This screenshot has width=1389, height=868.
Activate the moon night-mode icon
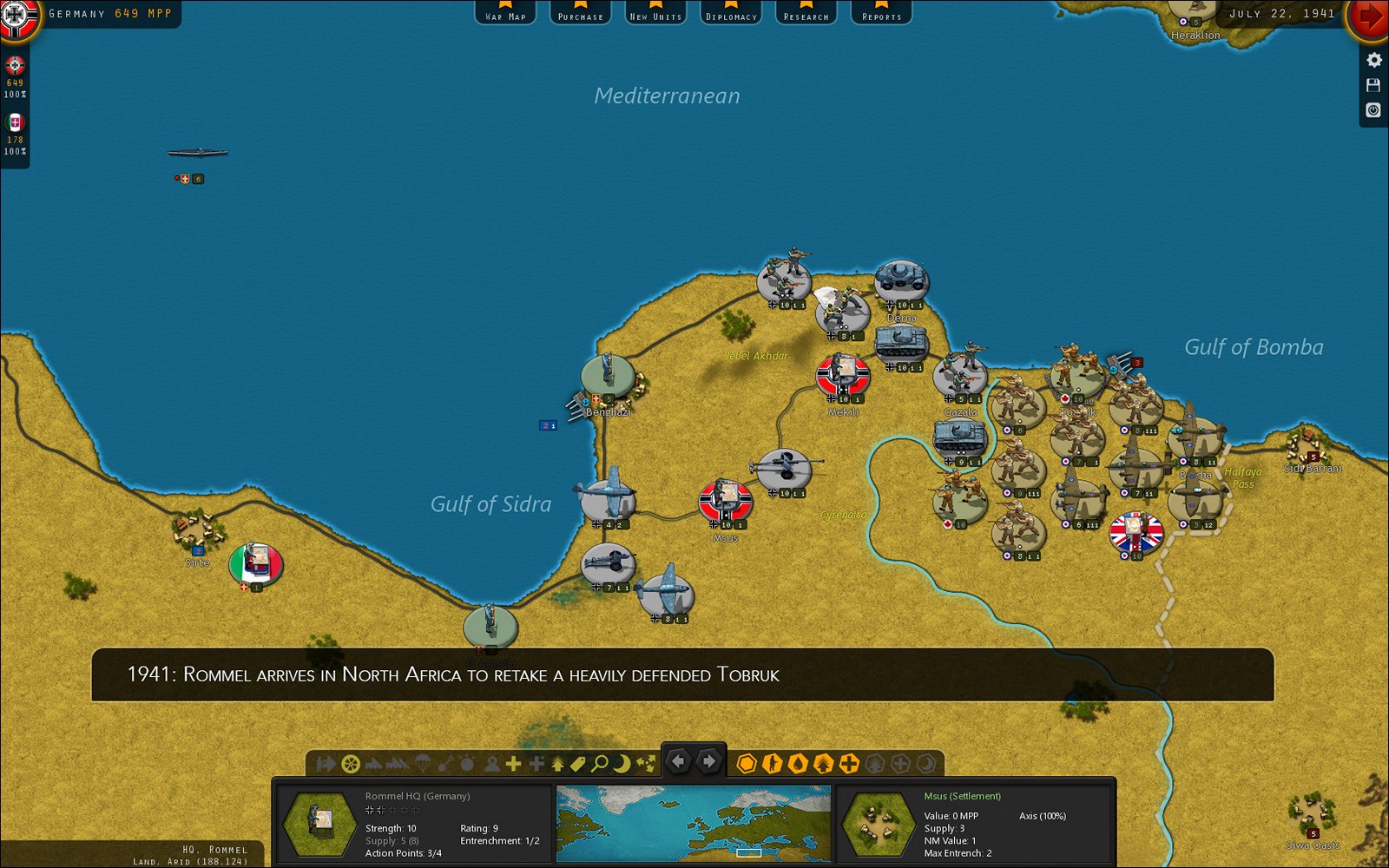pos(622,763)
